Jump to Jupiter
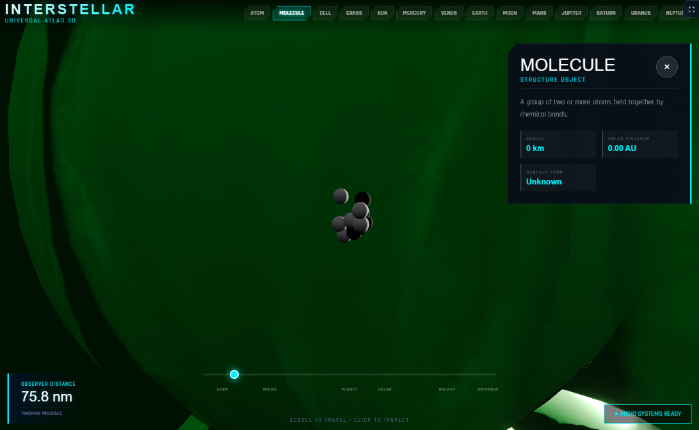The width and height of the screenshot is (699, 430). point(571,13)
